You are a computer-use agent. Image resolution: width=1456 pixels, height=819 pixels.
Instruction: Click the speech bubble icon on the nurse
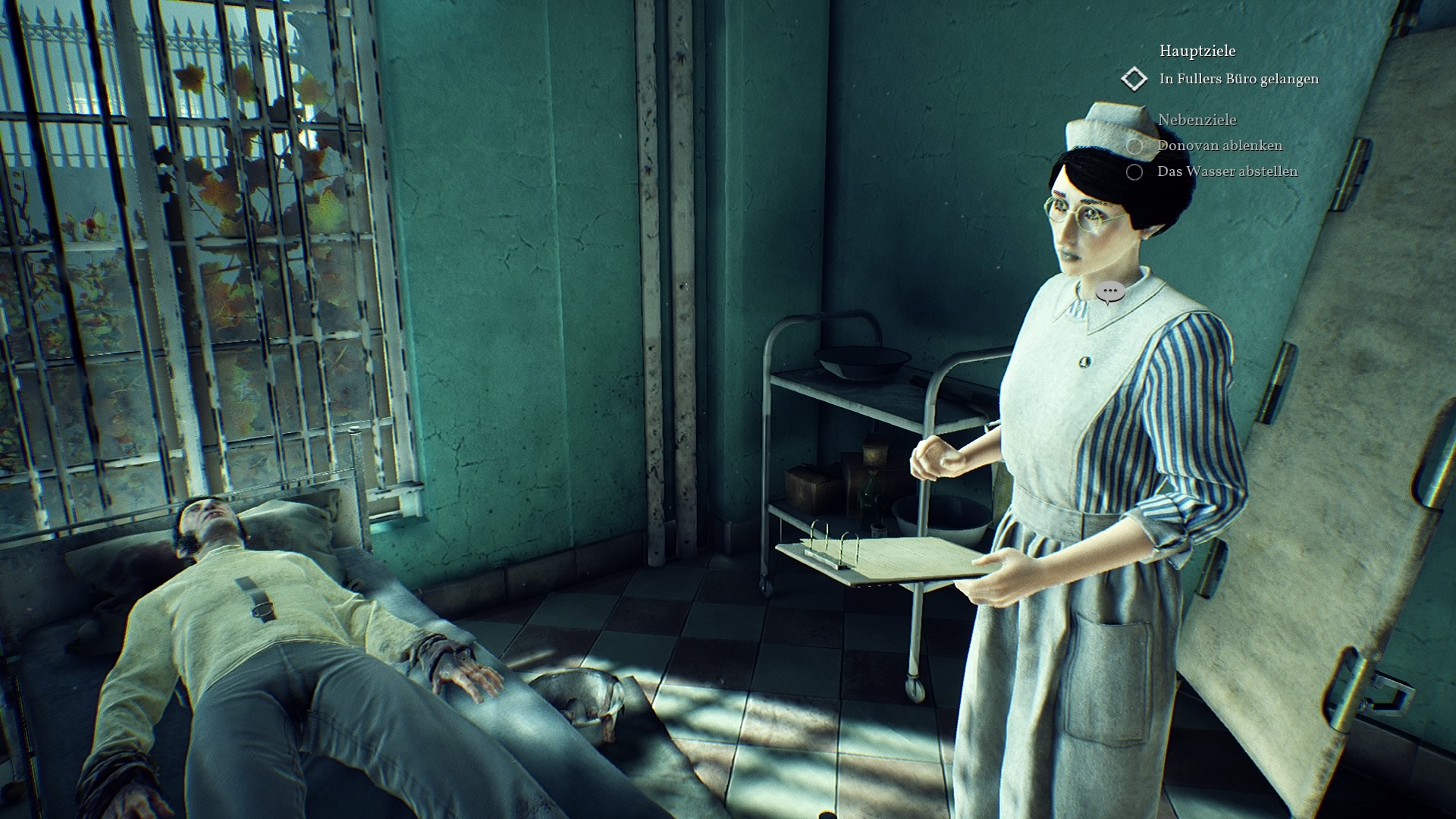[1110, 291]
